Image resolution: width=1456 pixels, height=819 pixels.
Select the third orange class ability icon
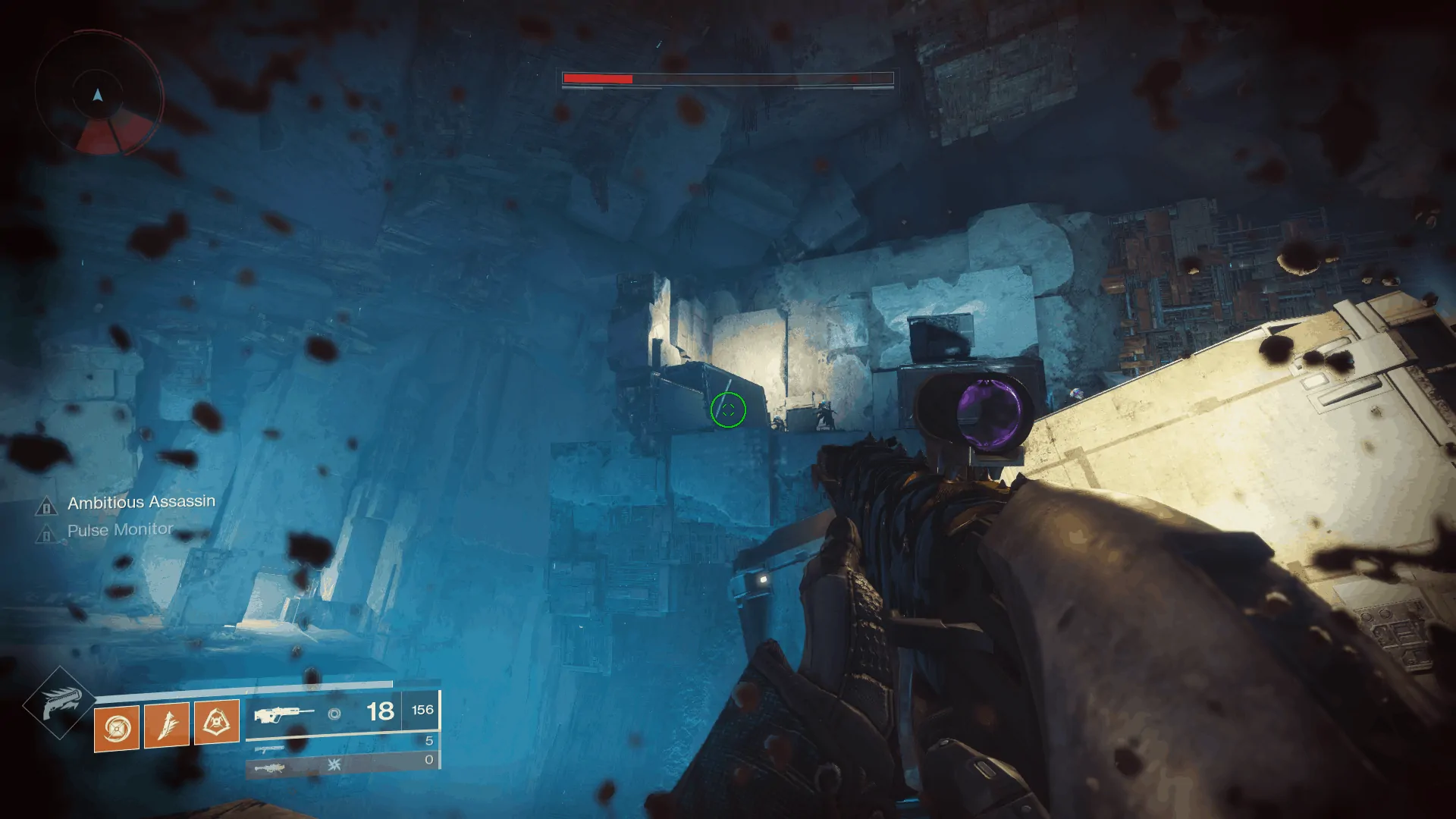[x=217, y=722]
